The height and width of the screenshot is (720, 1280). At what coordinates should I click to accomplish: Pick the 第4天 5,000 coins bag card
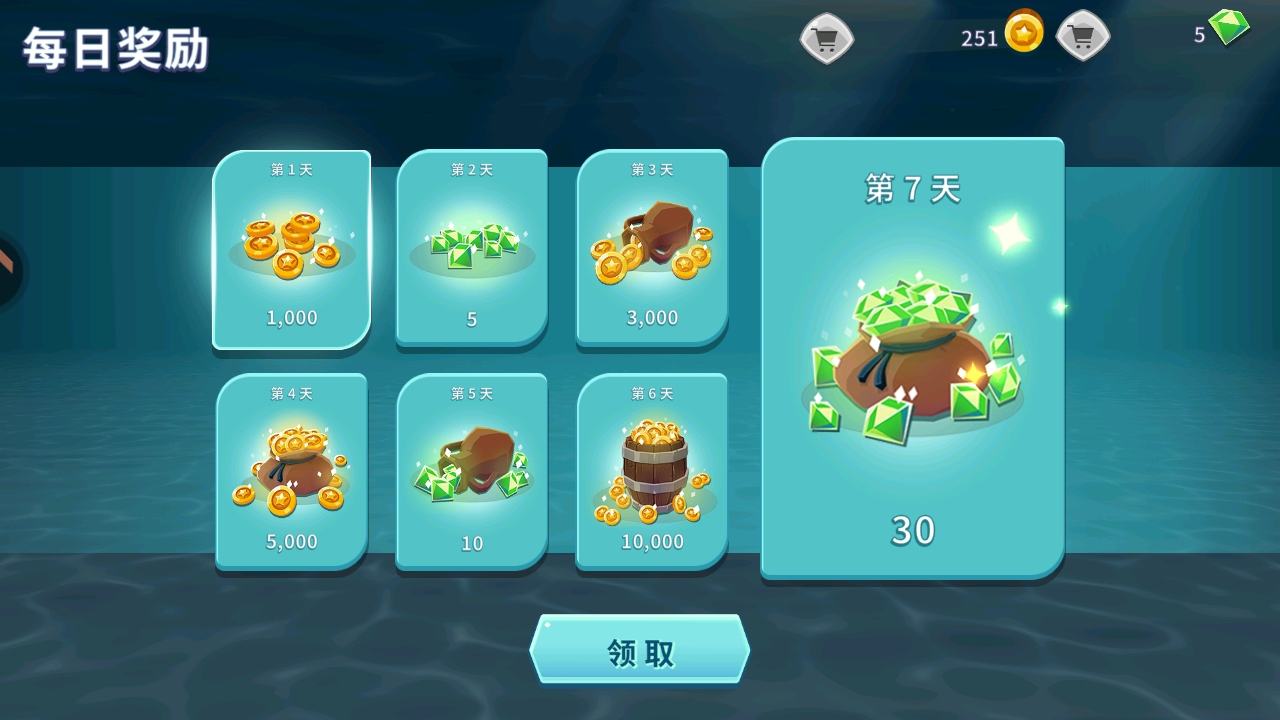pos(291,471)
